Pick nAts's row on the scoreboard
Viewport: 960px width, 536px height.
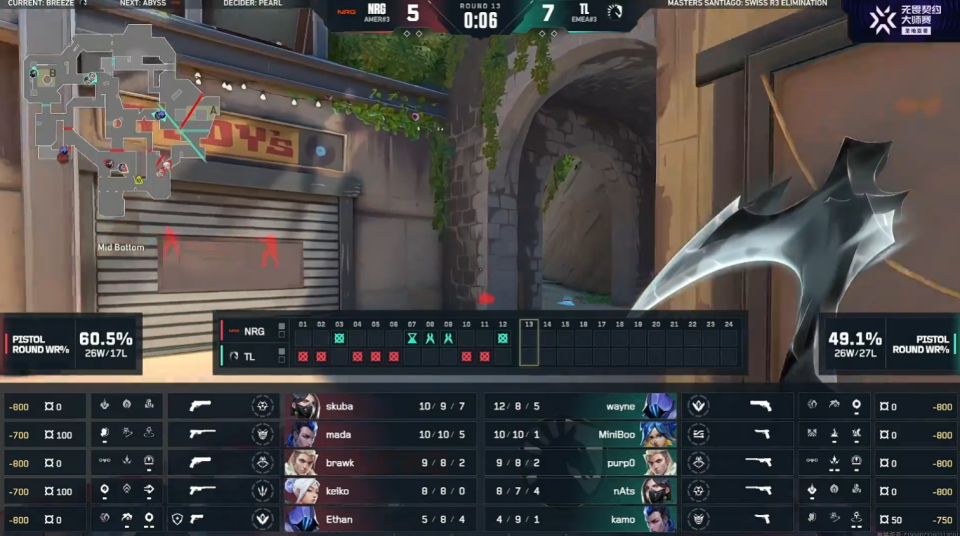point(578,491)
